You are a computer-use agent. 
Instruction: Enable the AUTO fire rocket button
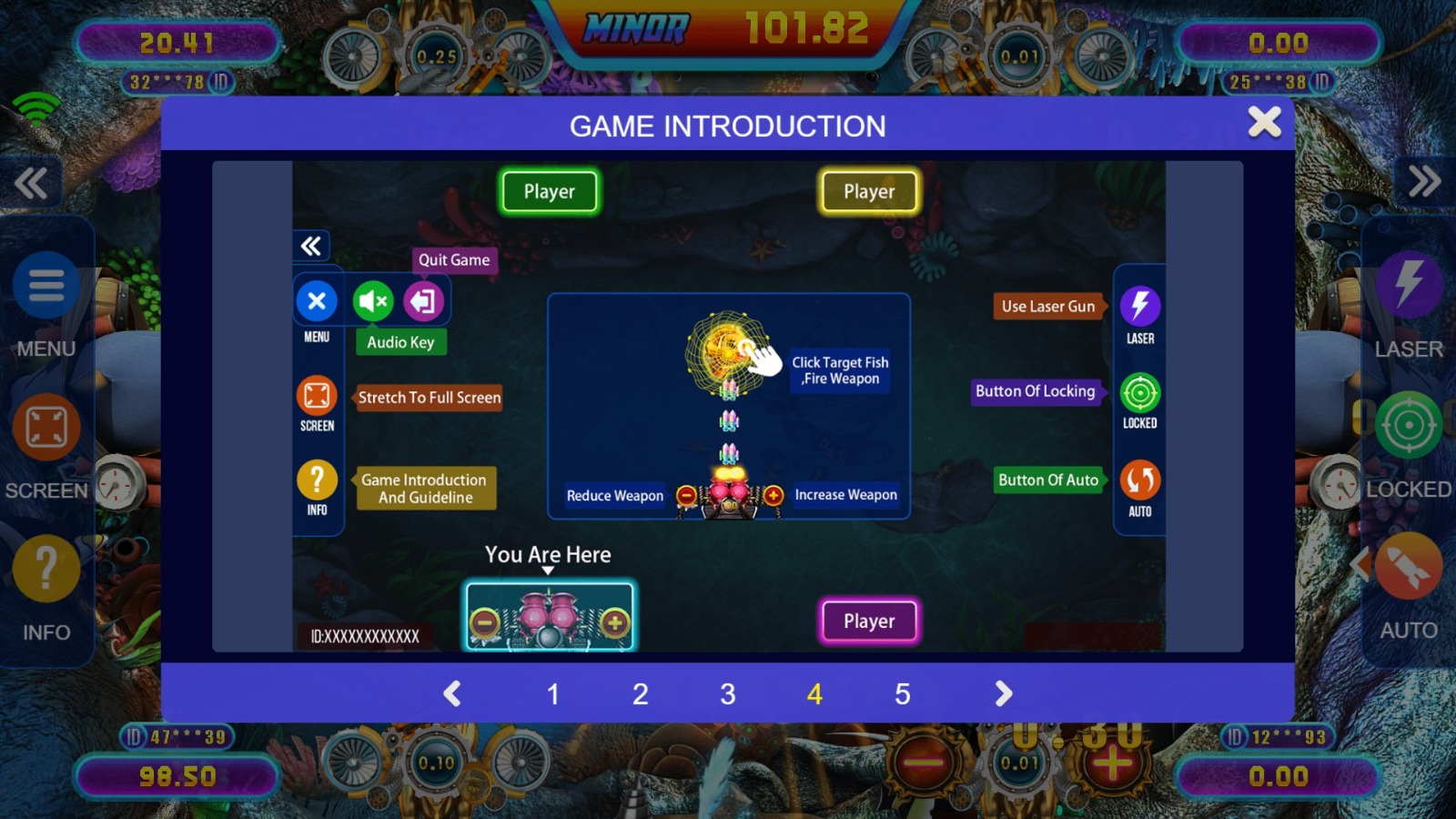tap(1409, 567)
